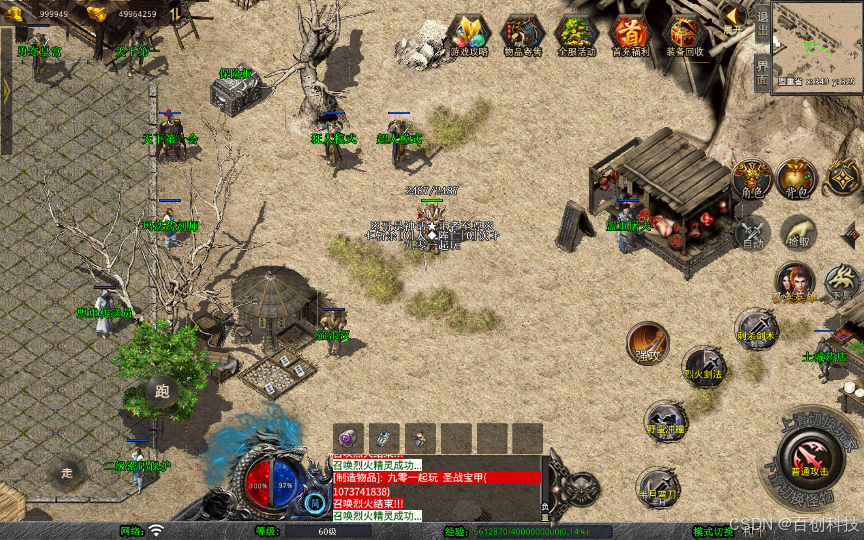Viewport: 864px width, 540px height.
Task: Click the 界面 interface button
Action: coord(762,72)
